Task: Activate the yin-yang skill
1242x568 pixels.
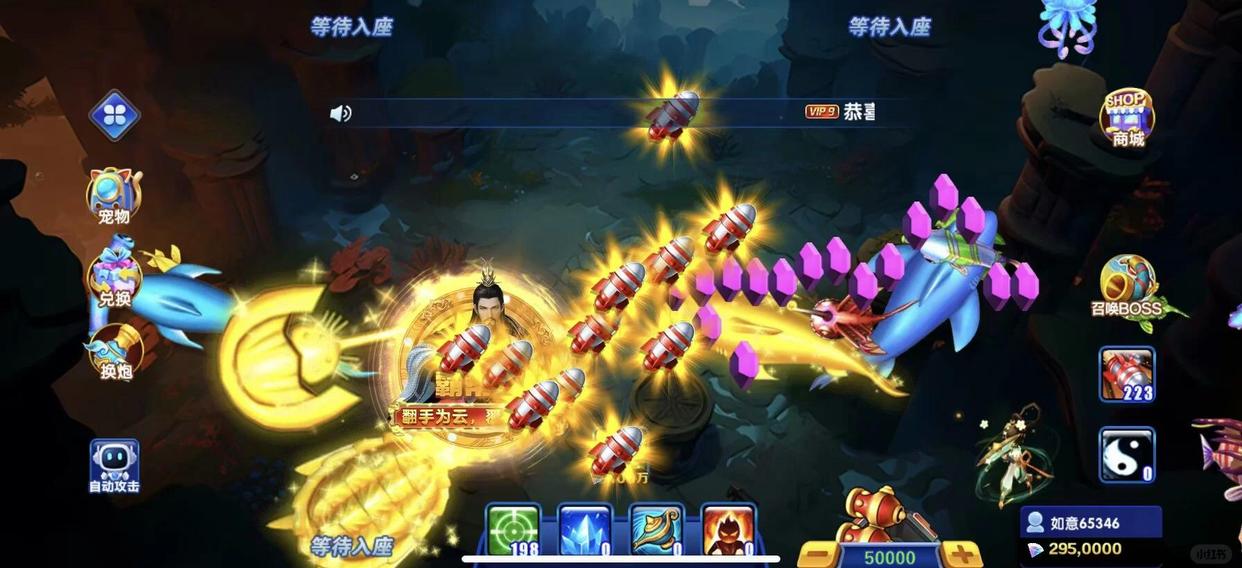Action: click(x=1127, y=455)
